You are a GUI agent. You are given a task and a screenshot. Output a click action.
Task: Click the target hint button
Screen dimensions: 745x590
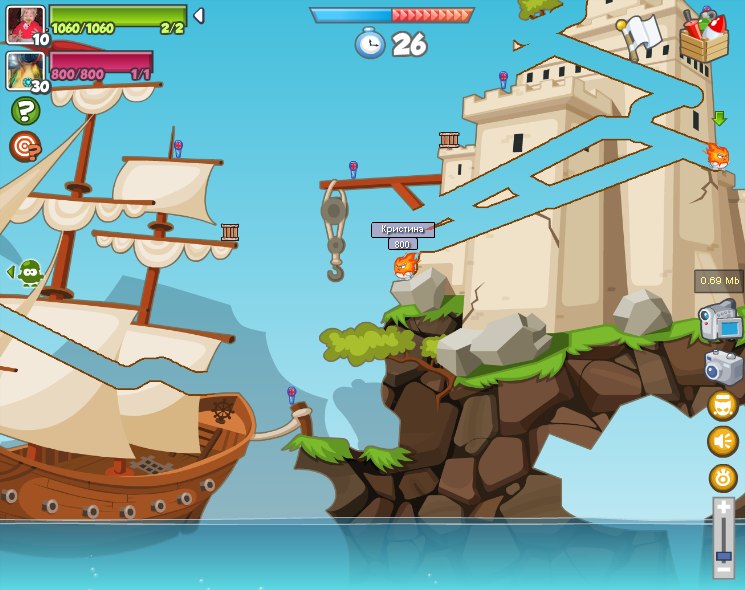[x=25, y=147]
